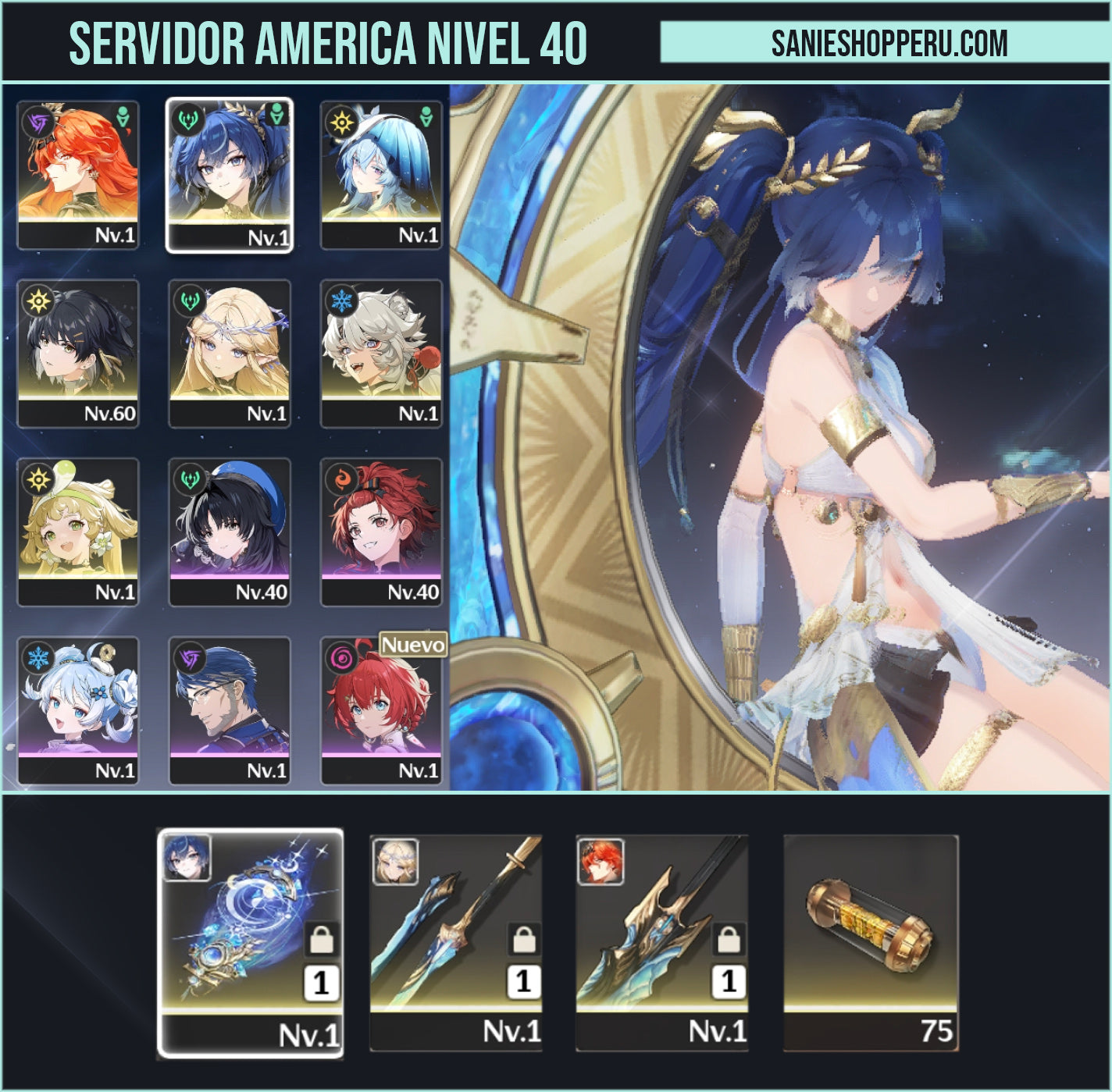This screenshot has height=1092, width=1112.
Task: Select the blue crescent moon weapon slot
Action: pyautogui.click(x=251, y=943)
